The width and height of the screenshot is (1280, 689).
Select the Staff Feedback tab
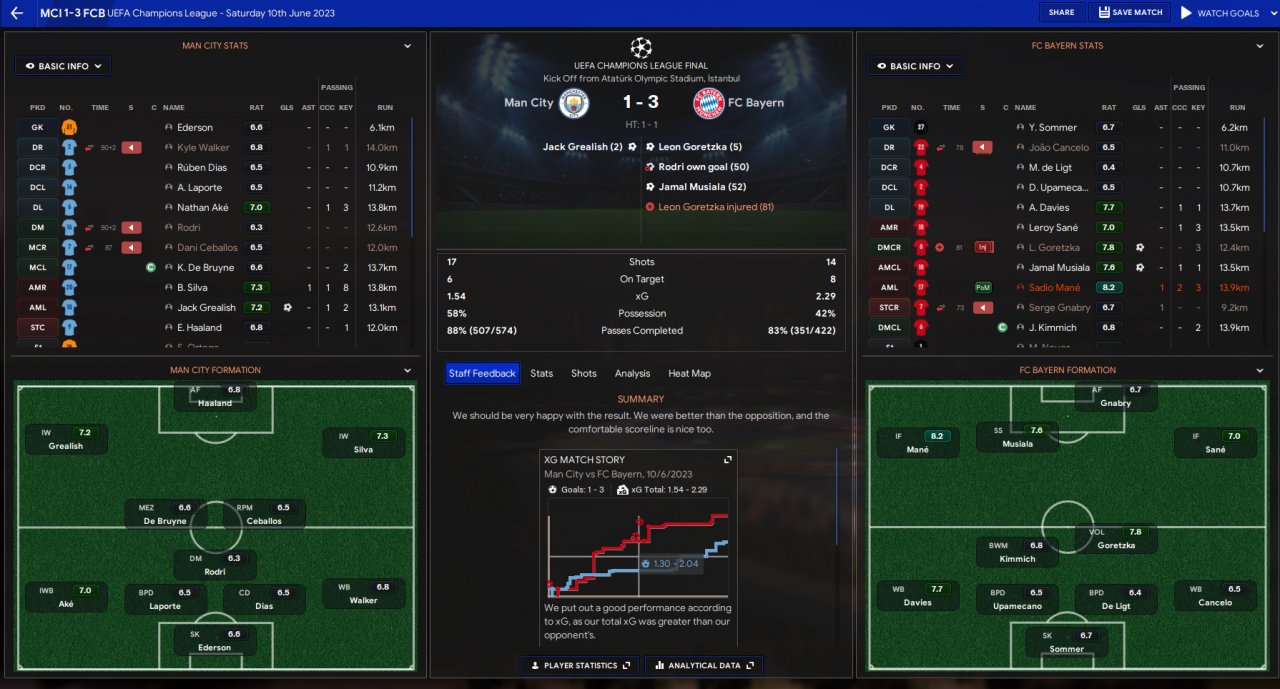click(482, 373)
